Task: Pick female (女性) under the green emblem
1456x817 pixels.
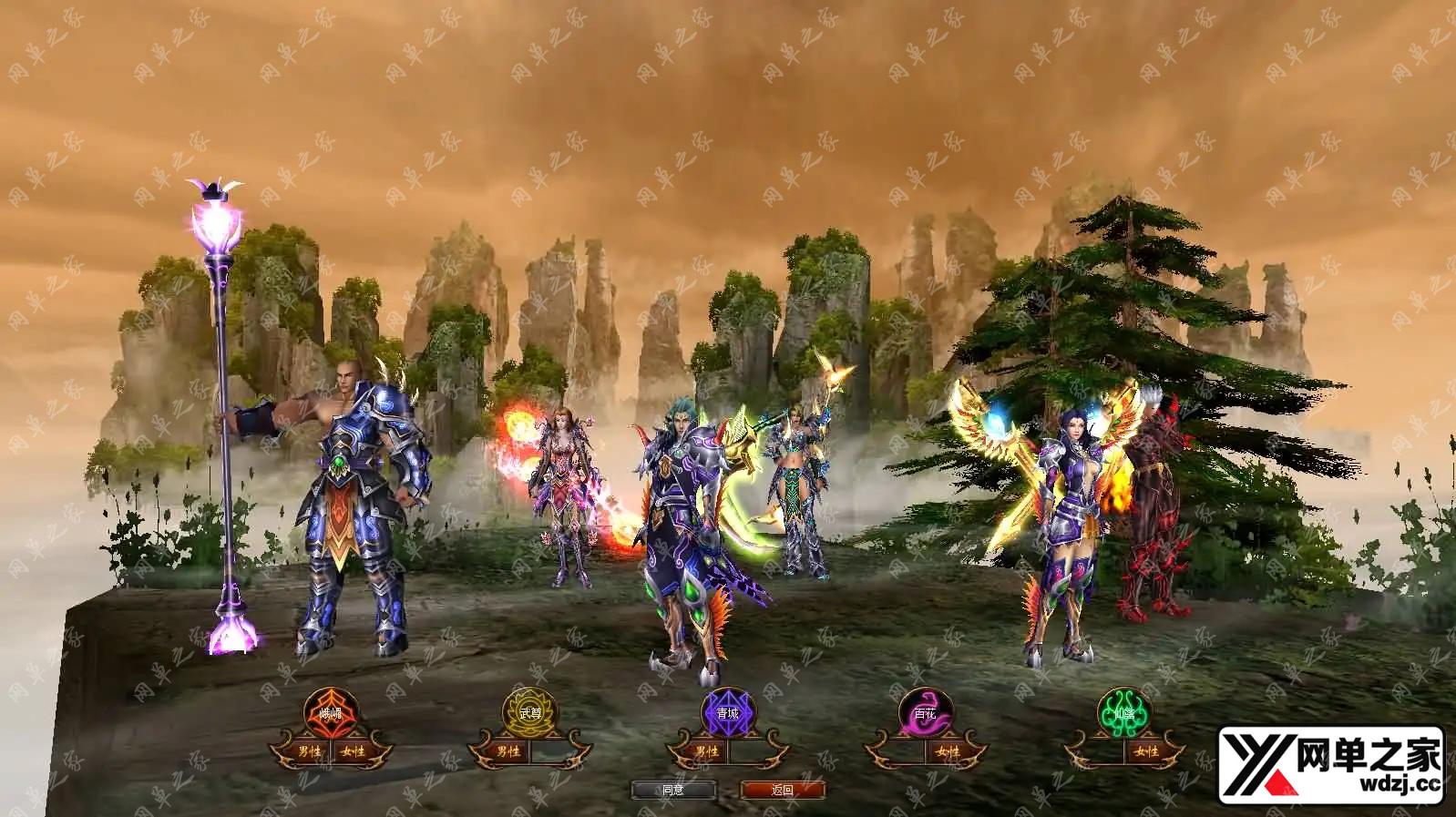Action: (x=1146, y=751)
